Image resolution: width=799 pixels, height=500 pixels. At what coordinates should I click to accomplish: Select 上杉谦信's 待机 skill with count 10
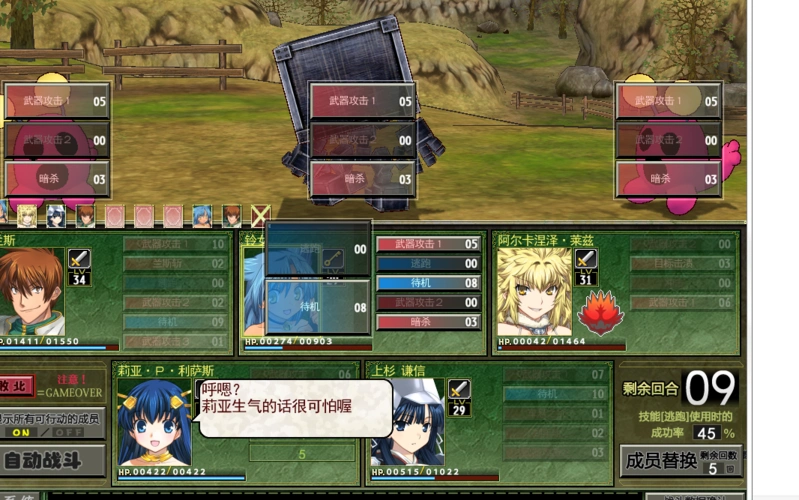[555, 394]
